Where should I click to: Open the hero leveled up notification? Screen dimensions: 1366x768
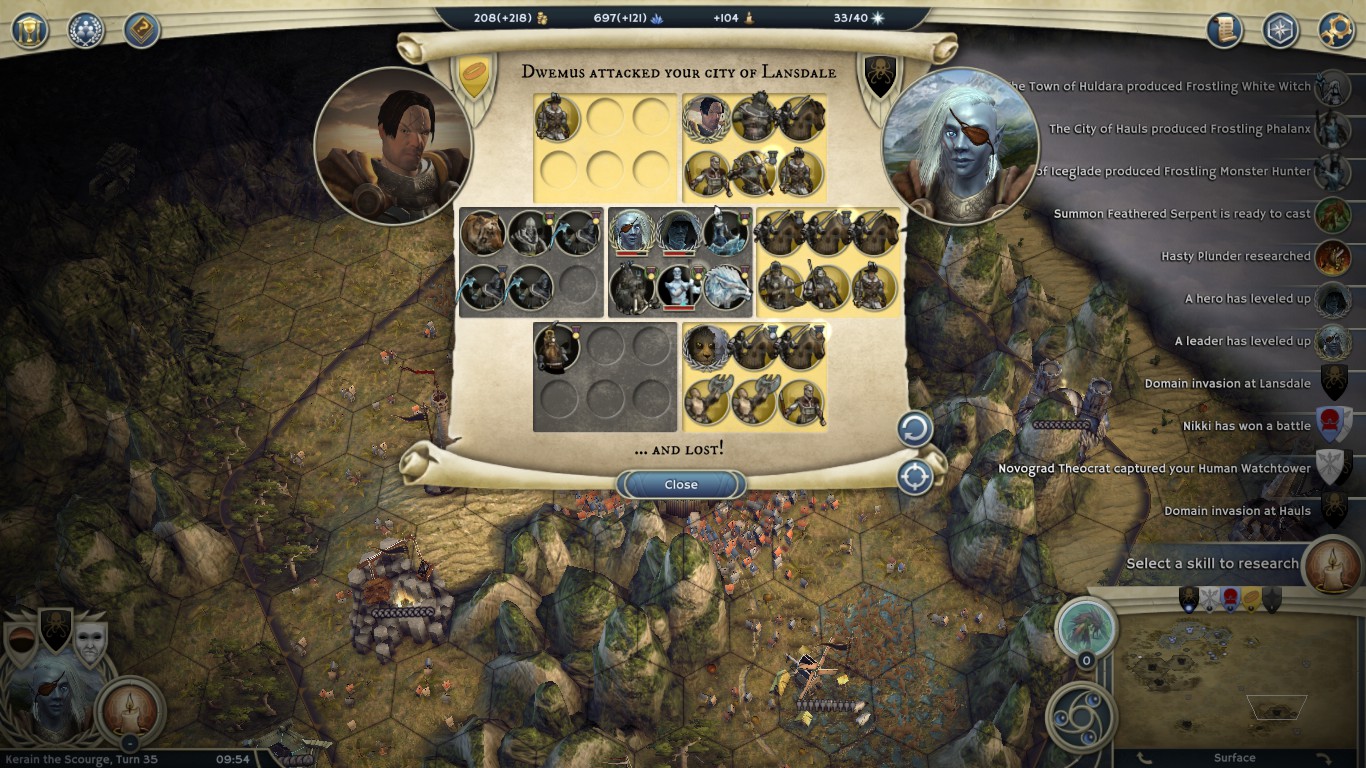point(1332,299)
